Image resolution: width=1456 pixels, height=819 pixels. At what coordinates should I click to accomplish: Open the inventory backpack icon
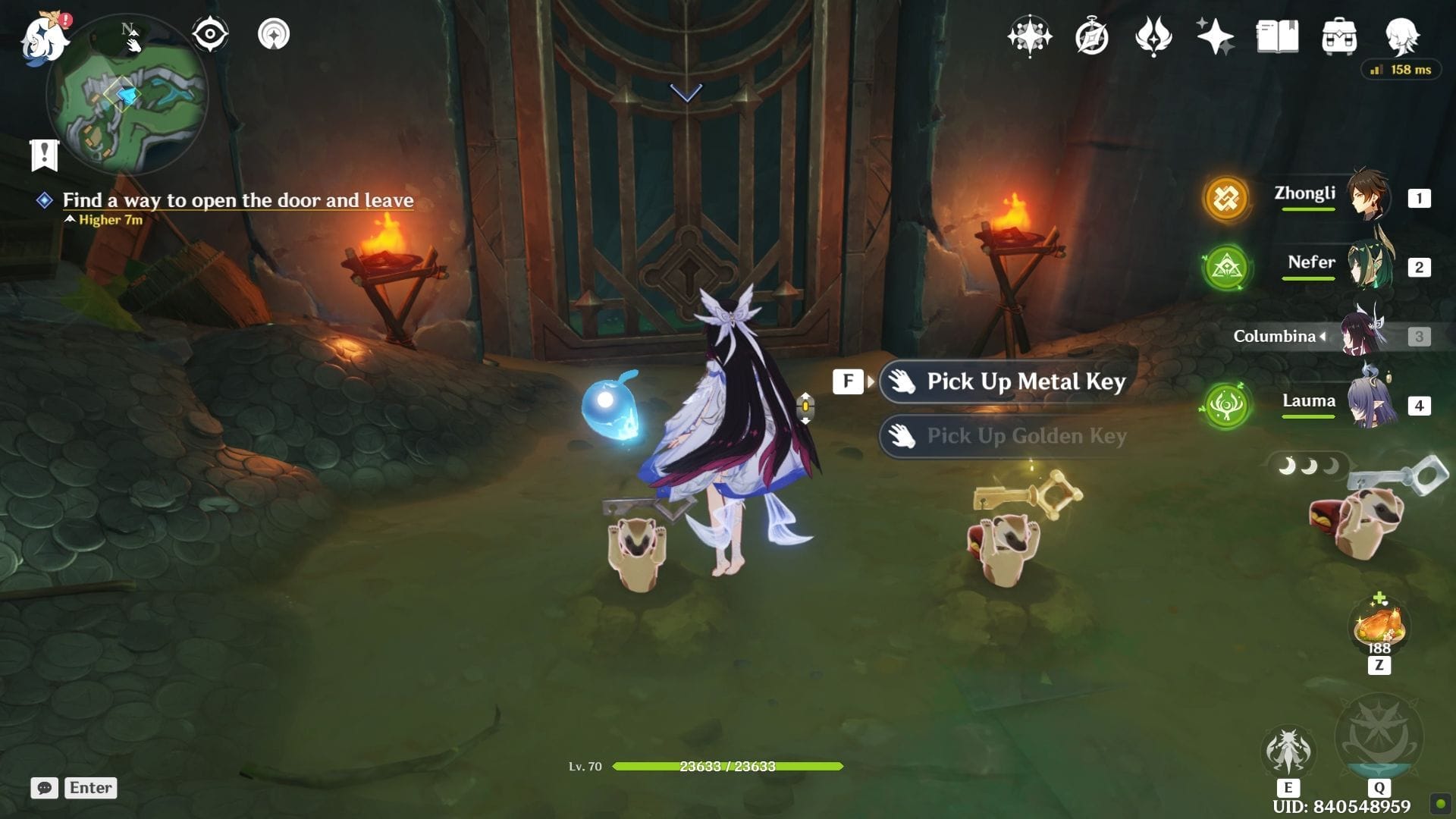pos(1339,36)
